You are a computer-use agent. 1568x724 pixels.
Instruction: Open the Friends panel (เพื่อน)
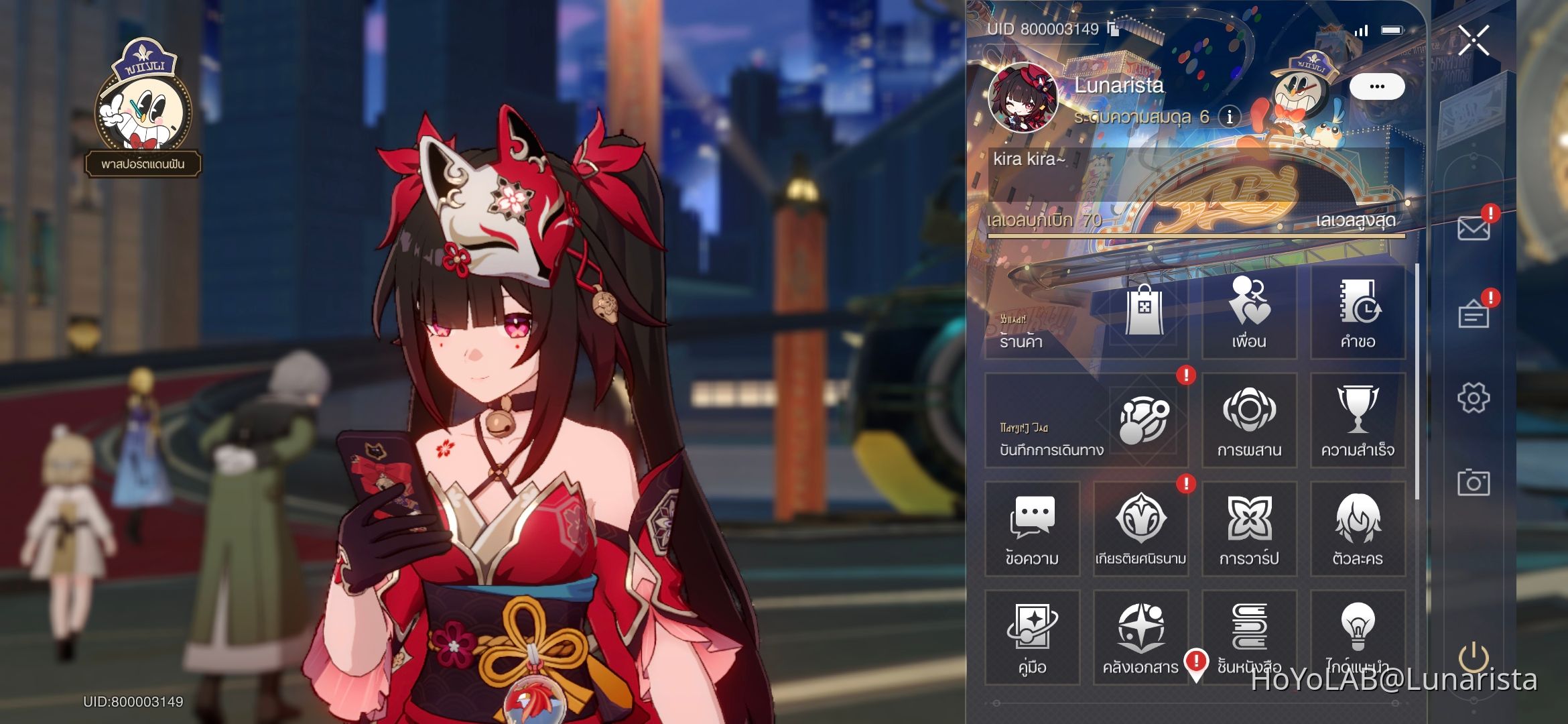(x=1249, y=313)
